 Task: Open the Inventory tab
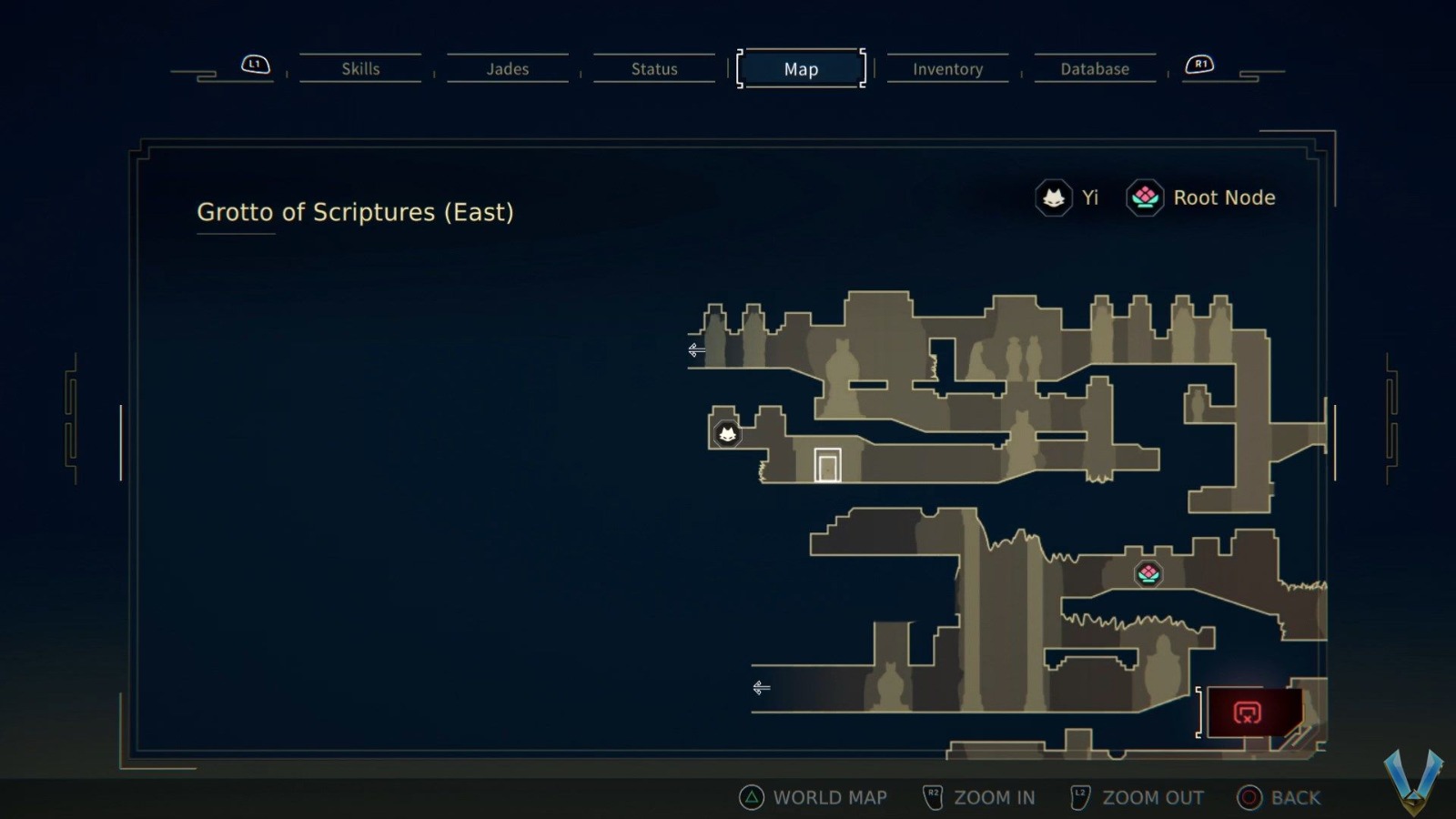(x=947, y=68)
